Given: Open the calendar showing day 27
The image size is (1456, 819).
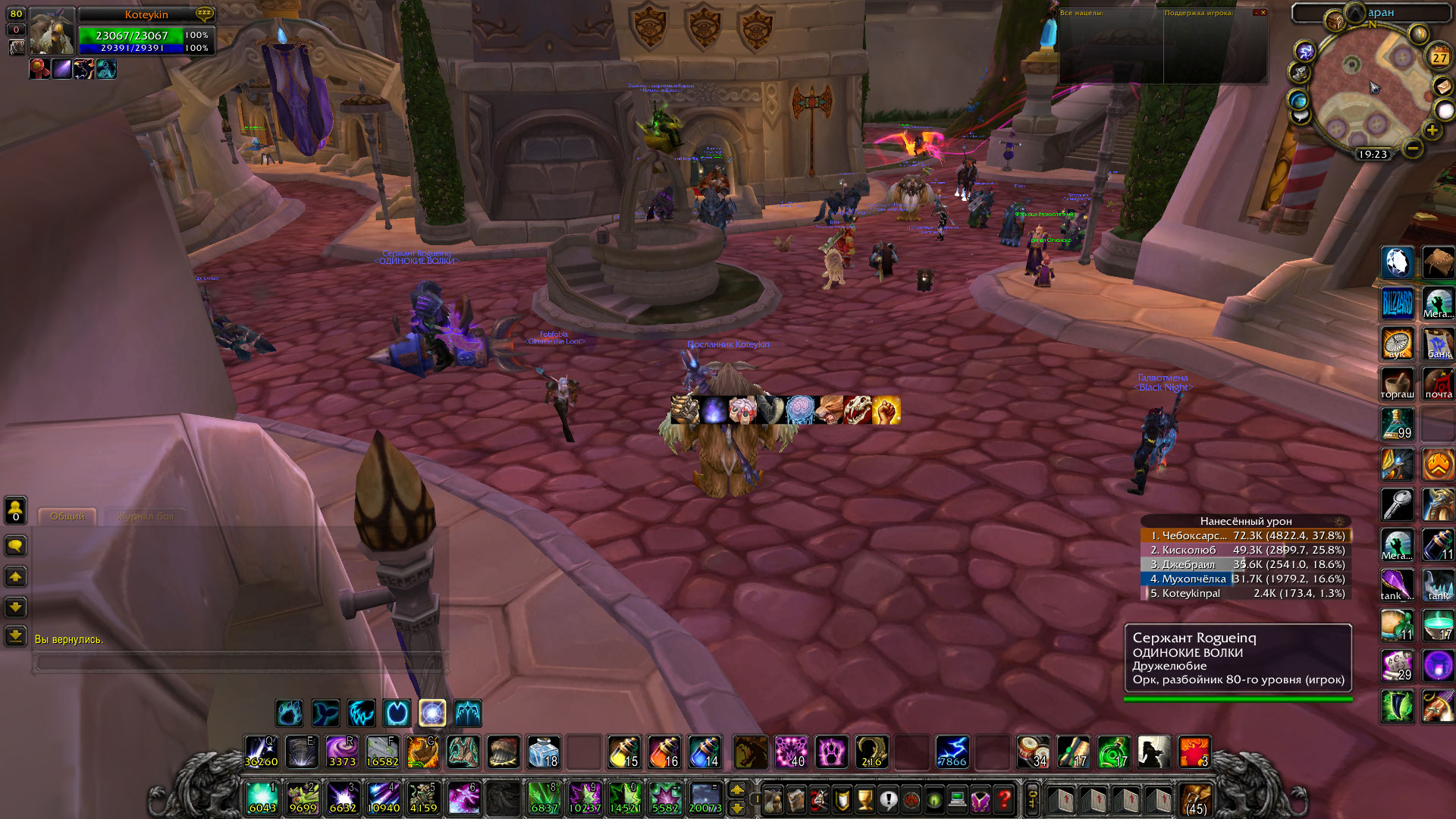Looking at the screenshot, I should pos(1439,57).
